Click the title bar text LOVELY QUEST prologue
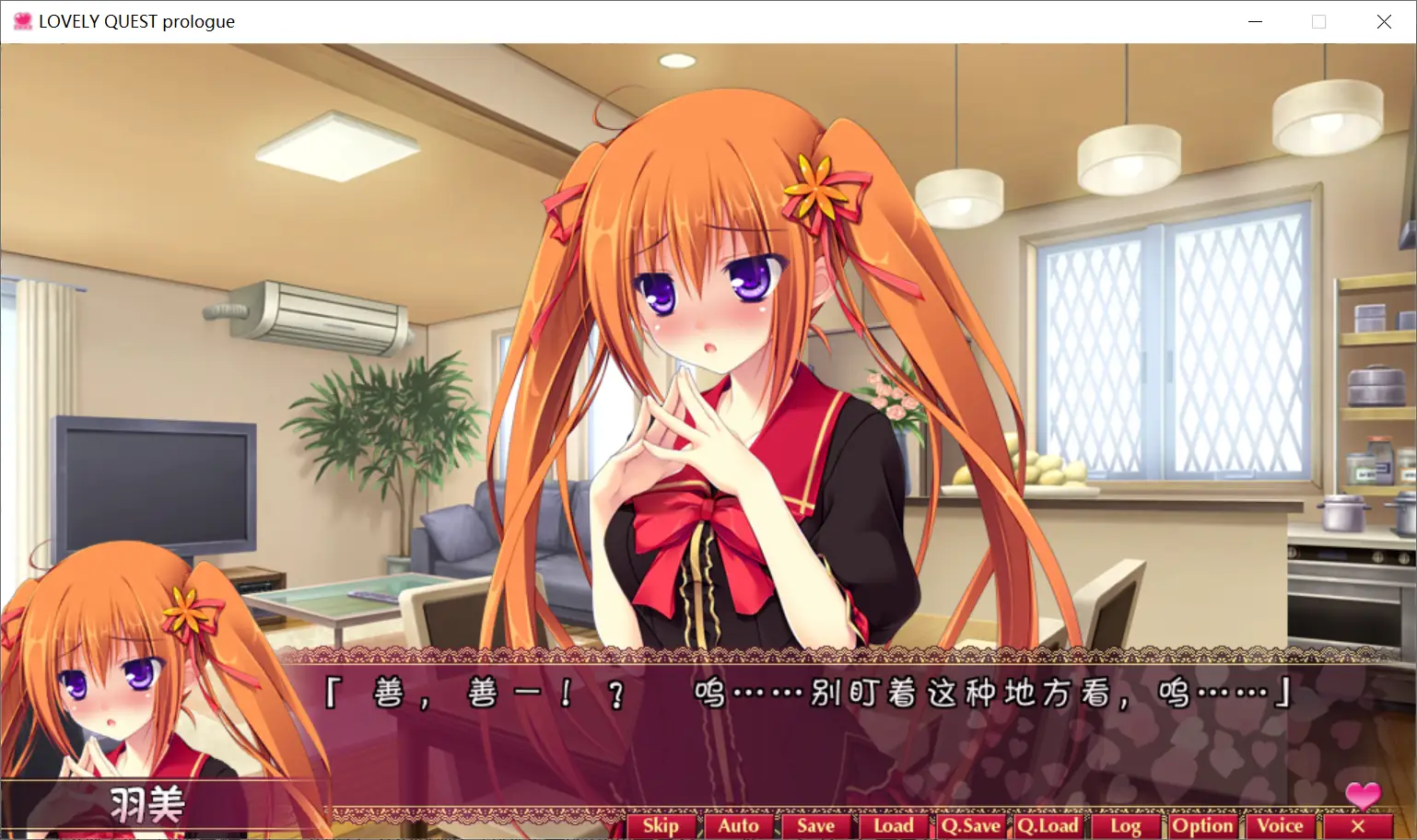The image size is (1417, 840). click(136, 20)
